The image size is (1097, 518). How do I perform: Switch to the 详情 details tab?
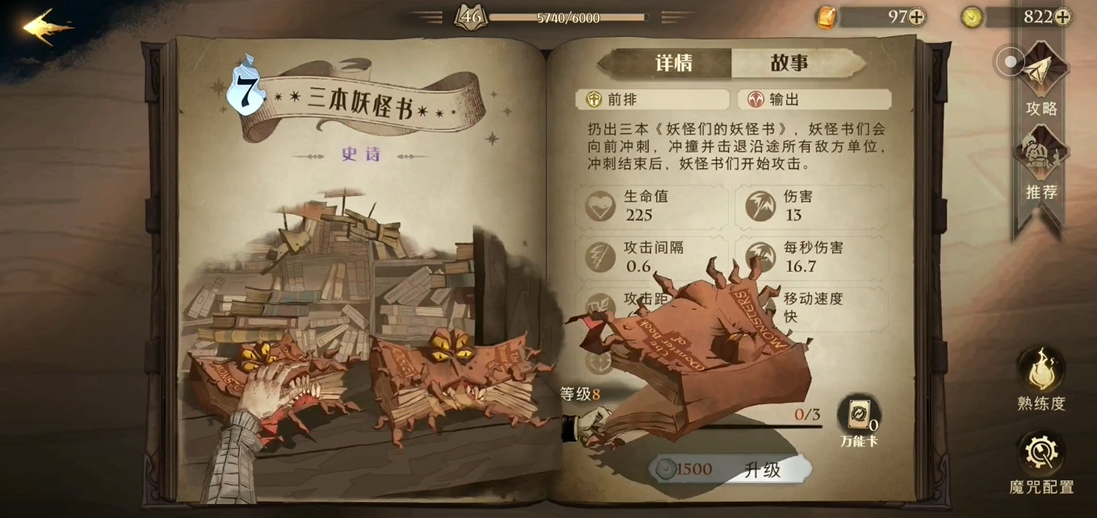[x=673, y=63]
